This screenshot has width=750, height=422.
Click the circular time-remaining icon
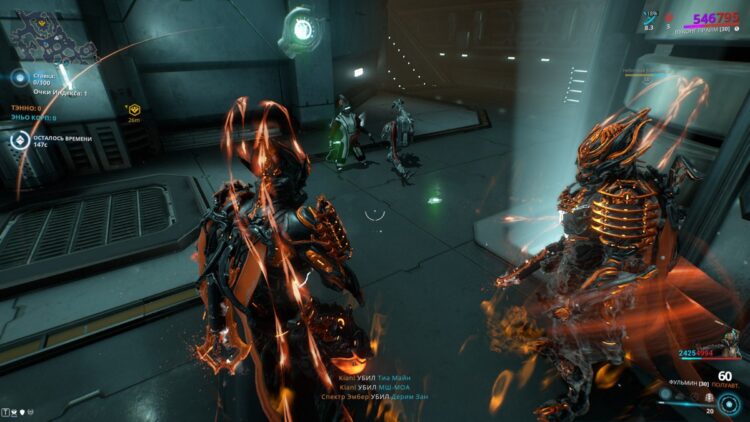pos(19,141)
